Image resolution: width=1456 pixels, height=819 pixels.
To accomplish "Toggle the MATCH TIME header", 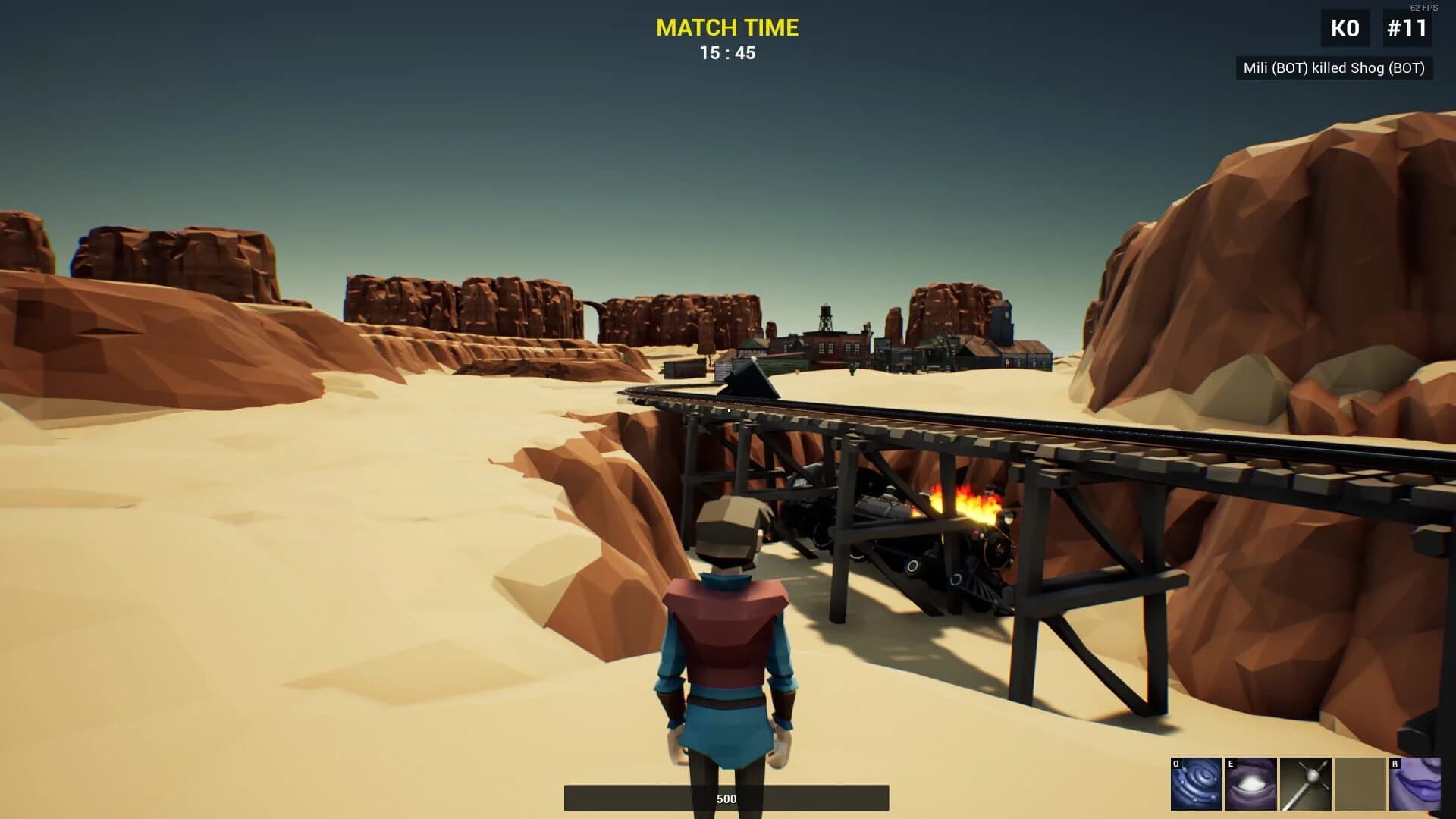I will coord(727,28).
